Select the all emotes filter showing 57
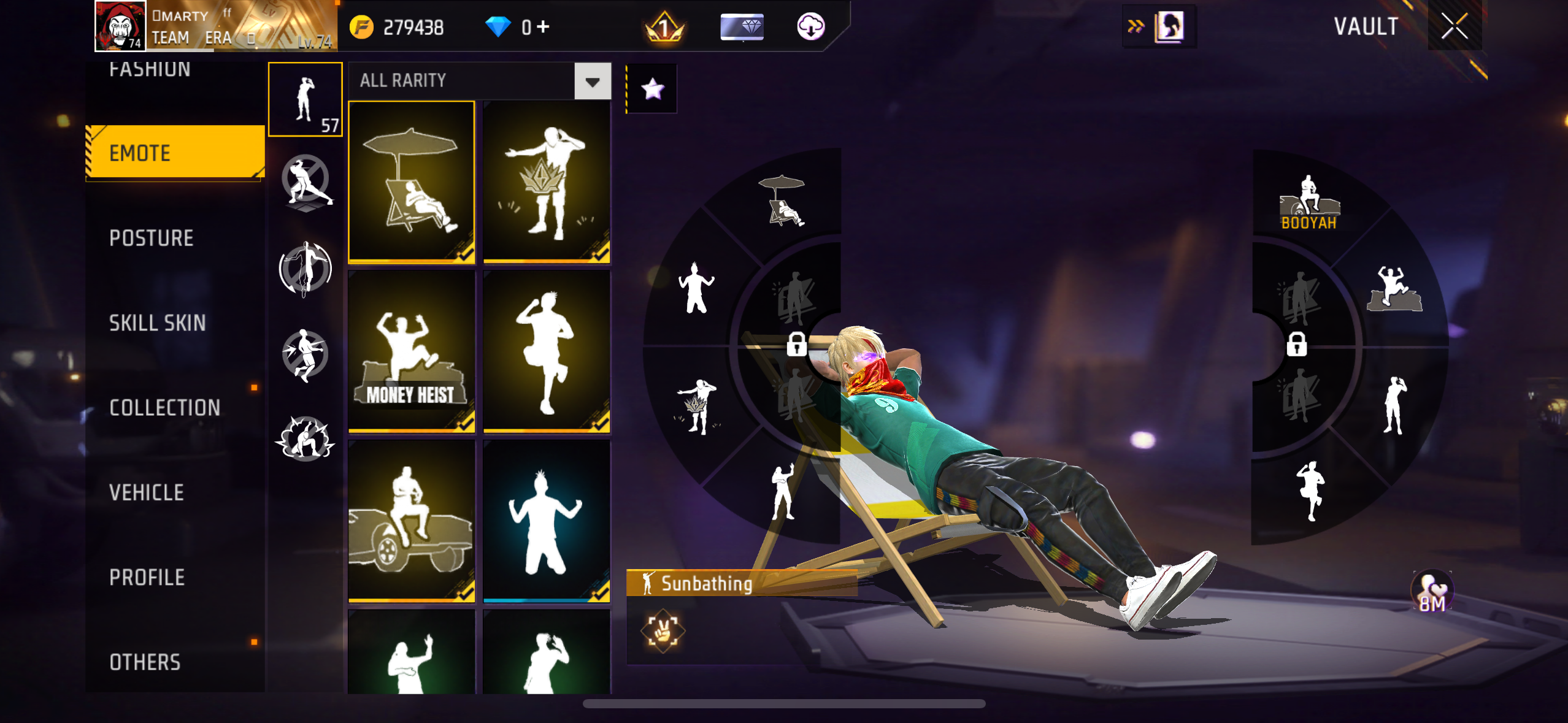Viewport: 1568px width, 723px height. point(306,99)
